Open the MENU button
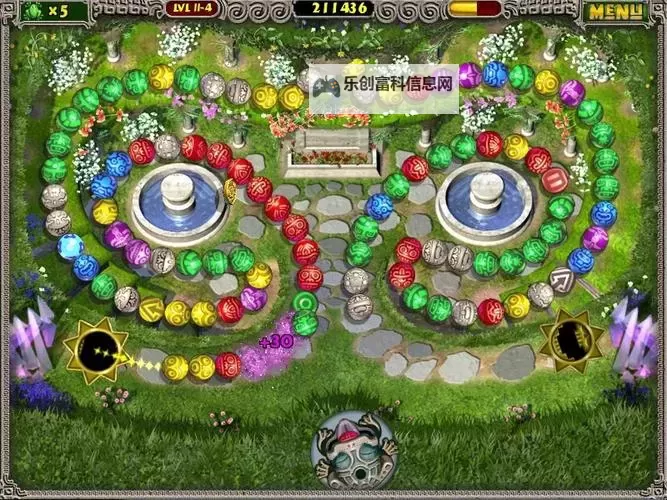Screen dimensions: 667x500 614,12
